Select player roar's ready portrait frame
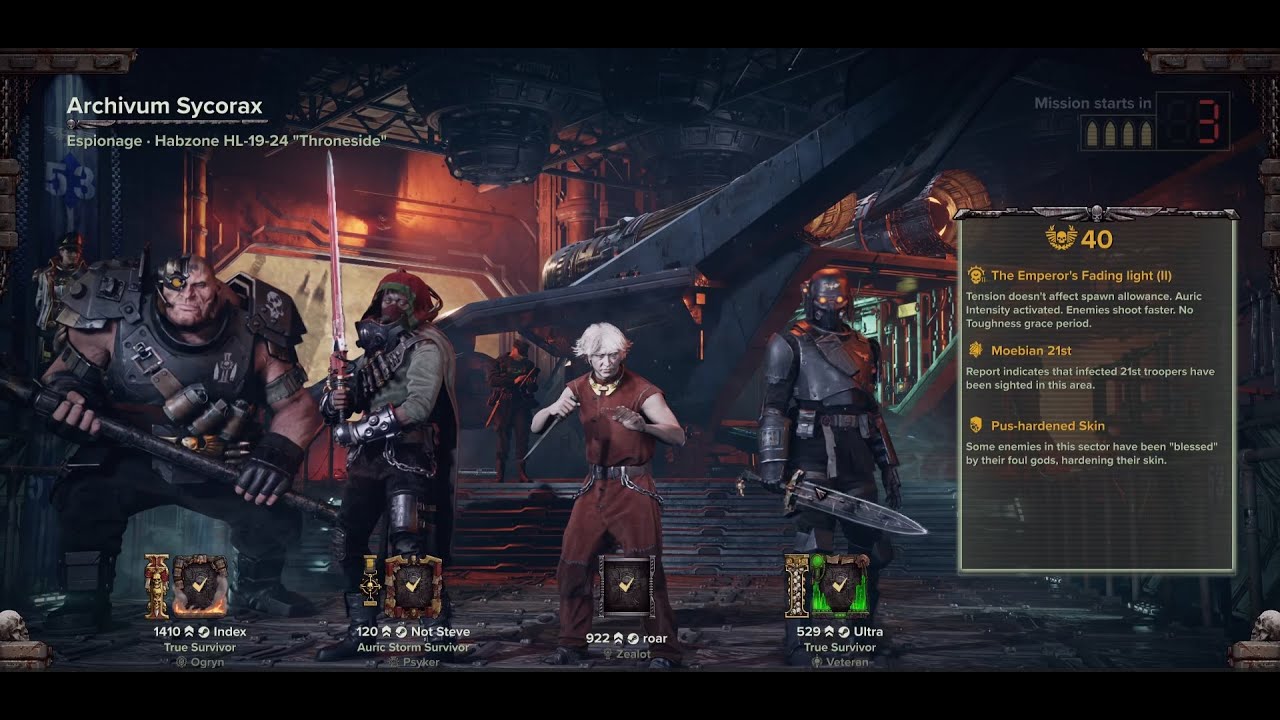This screenshot has width=1280, height=720. pos(626,586)
